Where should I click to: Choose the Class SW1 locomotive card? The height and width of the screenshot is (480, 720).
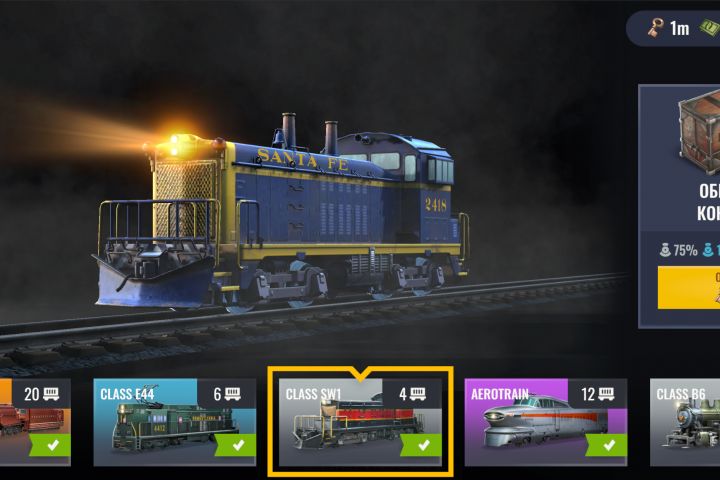[360, 422]
